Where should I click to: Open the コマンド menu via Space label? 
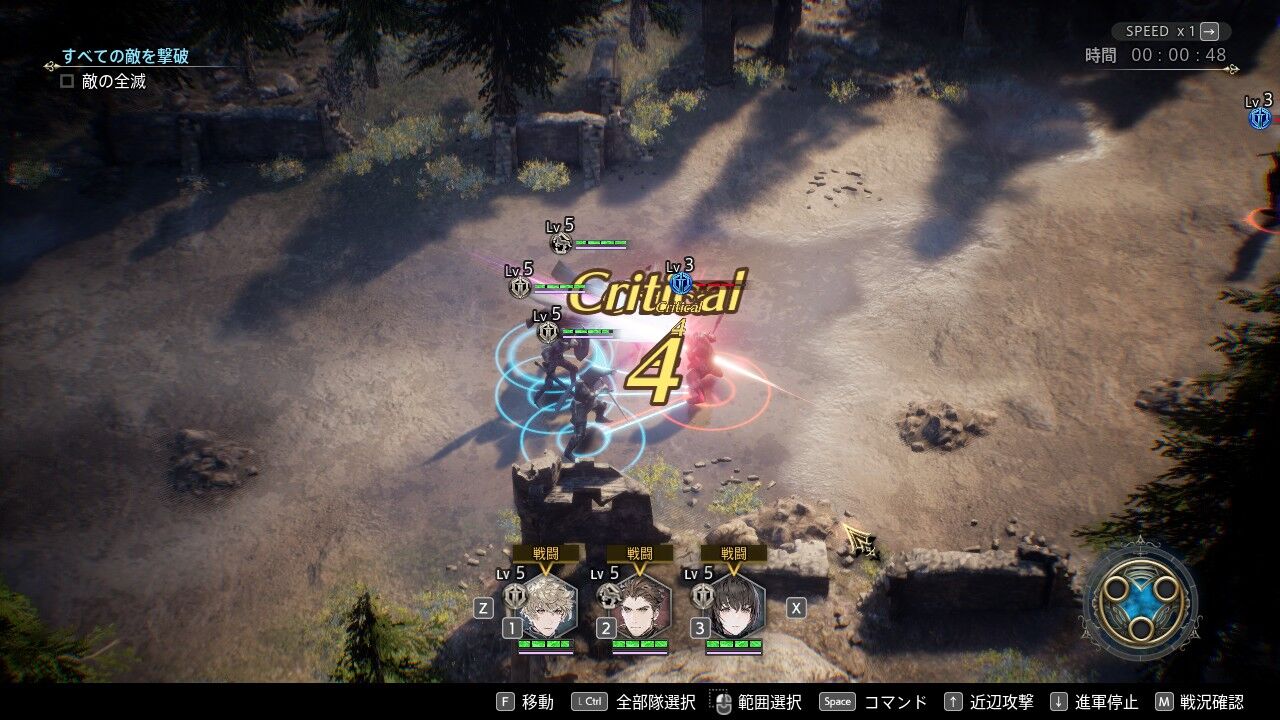point(838,701)
